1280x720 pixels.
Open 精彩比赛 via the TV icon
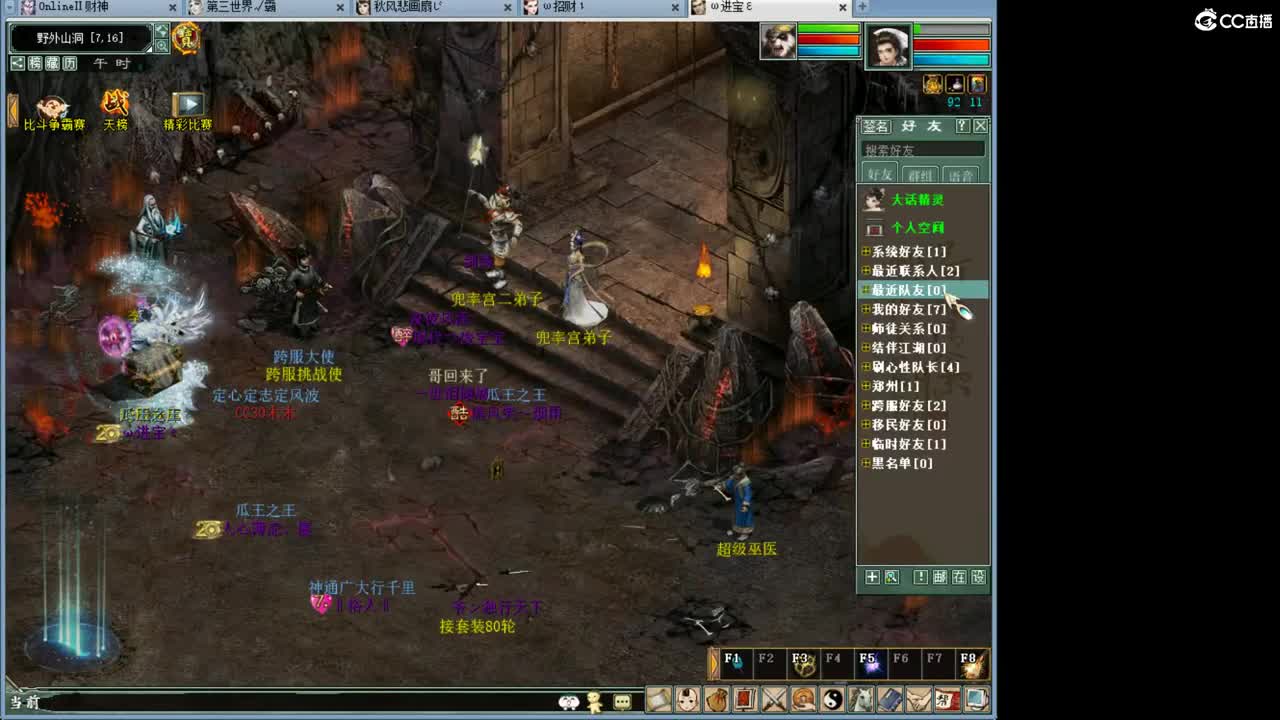coord(188,104)
